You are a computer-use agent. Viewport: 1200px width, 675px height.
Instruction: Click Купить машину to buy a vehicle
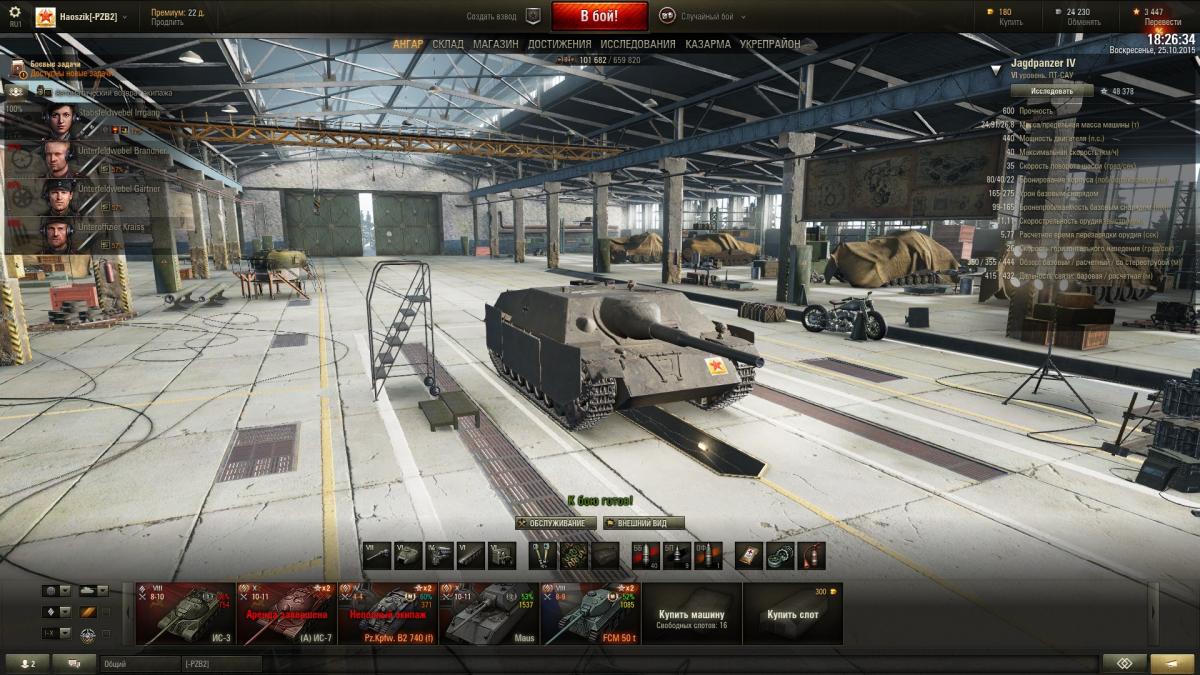pyautogui.click(x=691, y=613)
